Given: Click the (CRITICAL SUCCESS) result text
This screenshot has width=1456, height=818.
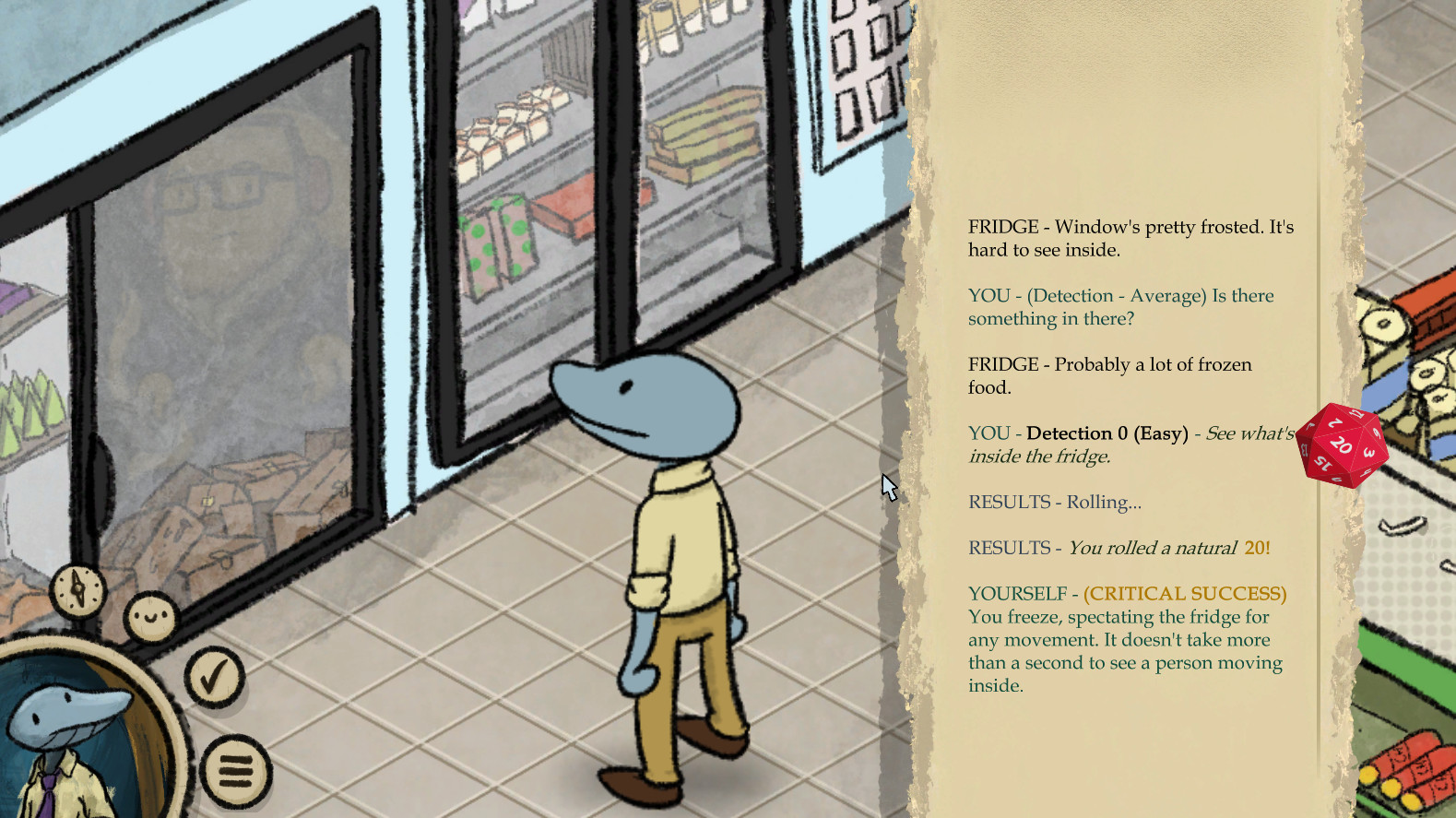Looking at the screenshot, I should 1183,593.
